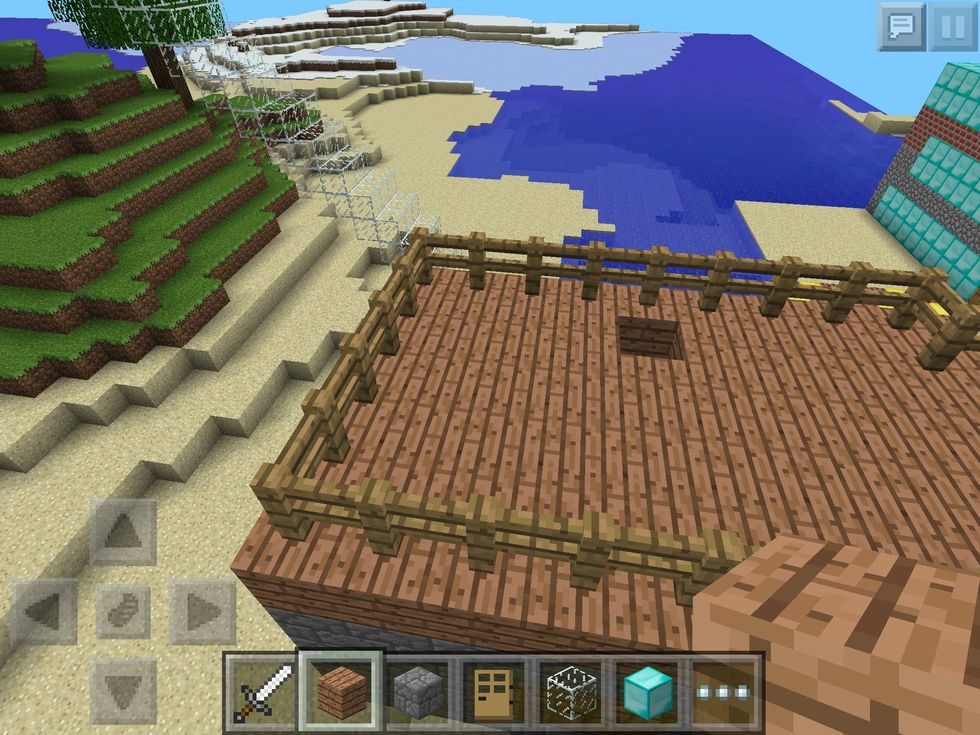The width and height of the screenshot is (980, 735).
Task: Open the full inventory with three dots
Action: tap(724, 691)
